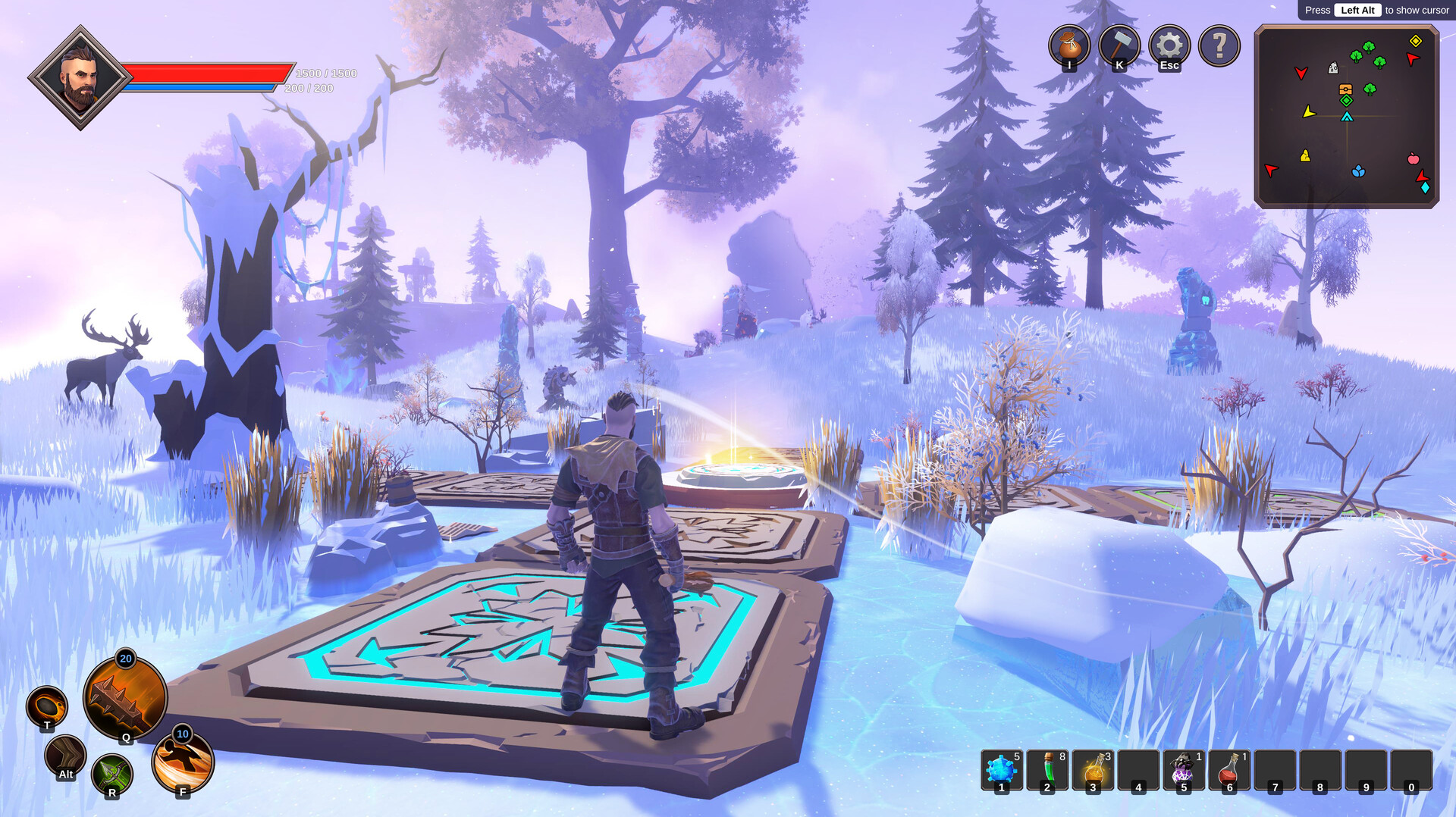Activate the wooden block ability
This screenshot has width=1456, height=817.
point(65,756)
